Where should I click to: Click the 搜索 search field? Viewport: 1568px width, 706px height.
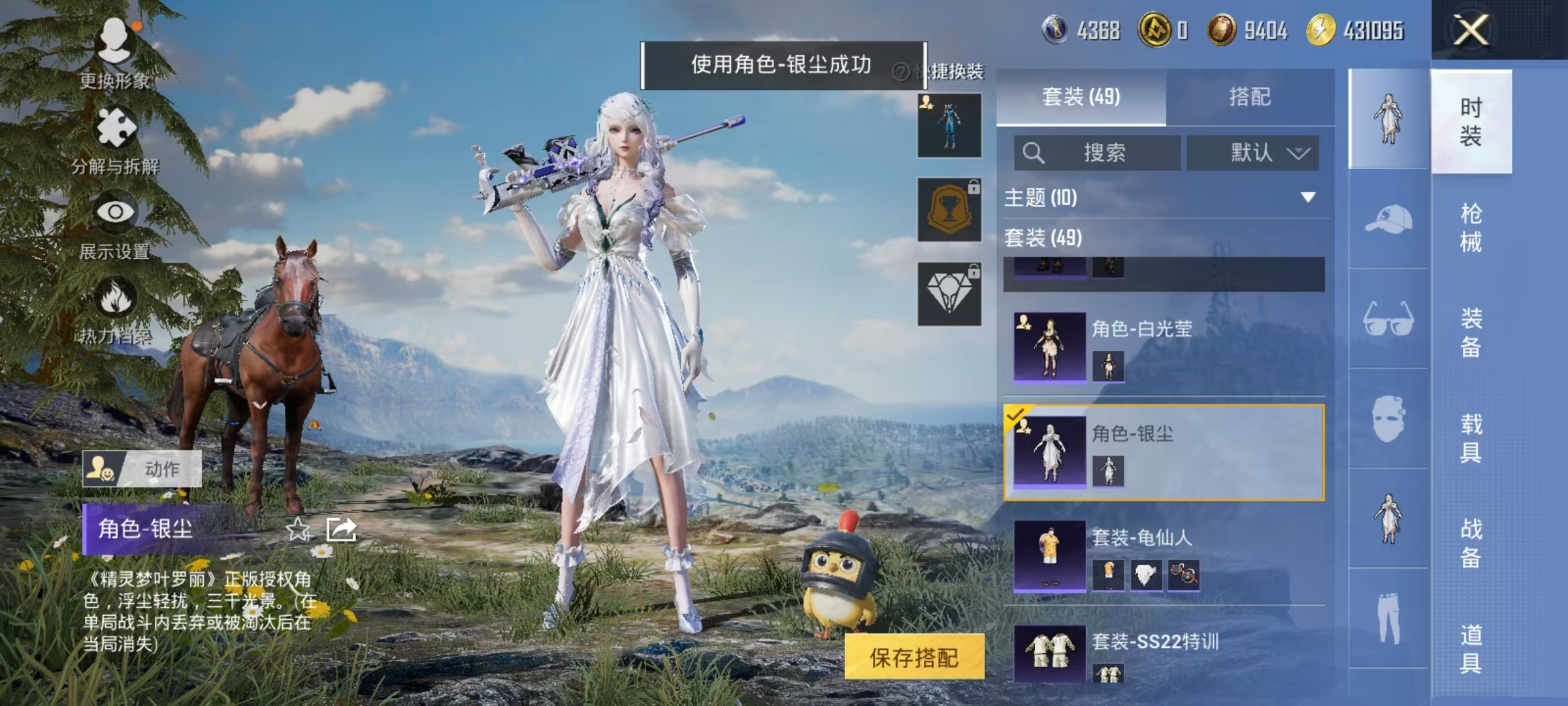pyautogui.click(x=1098, y=153)
